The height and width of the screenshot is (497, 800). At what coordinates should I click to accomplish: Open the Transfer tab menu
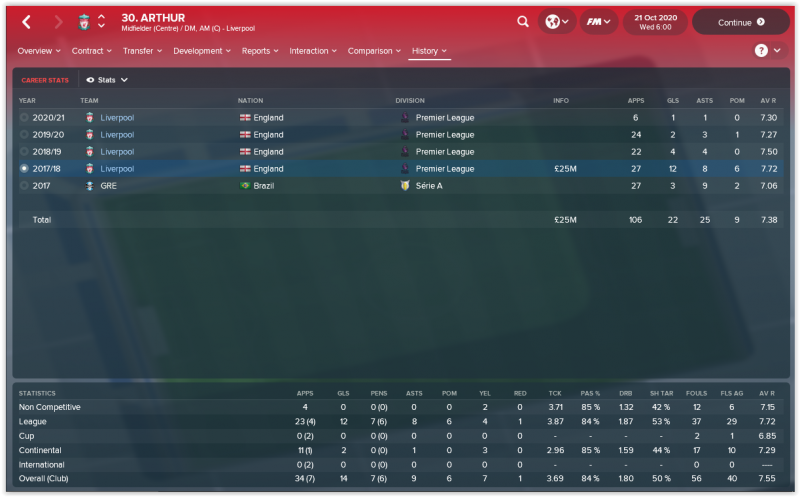point(143,50)
